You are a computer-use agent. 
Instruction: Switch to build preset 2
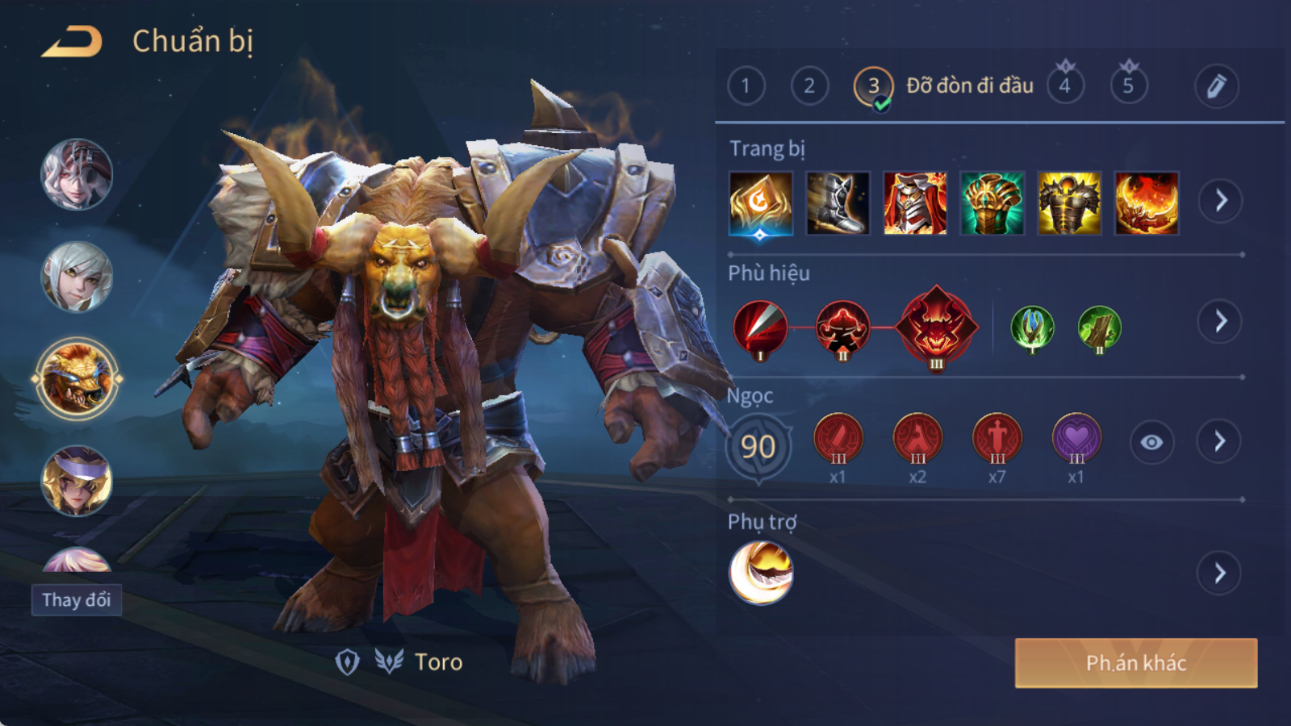click(809, 86)
